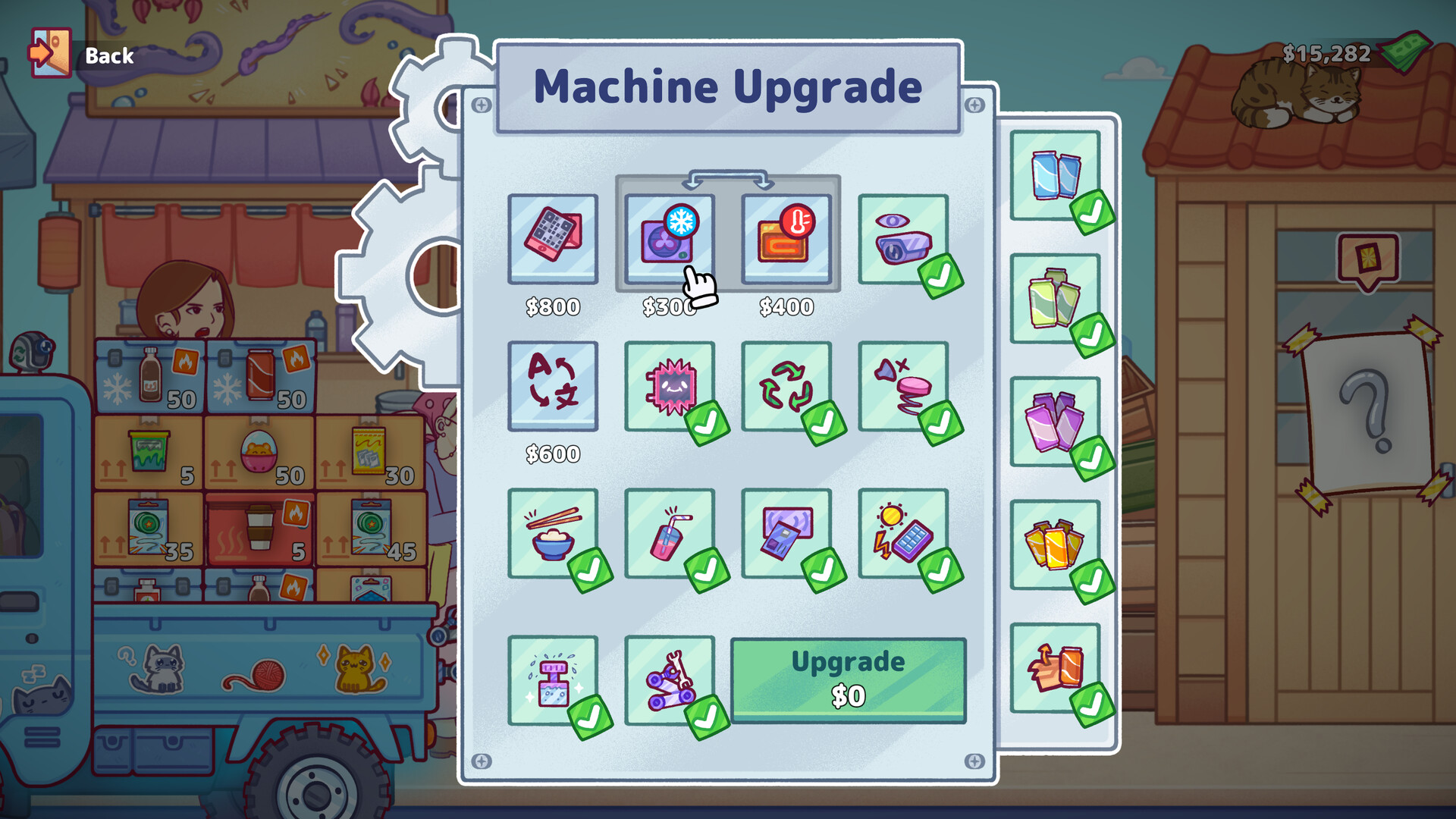The width and height of the screenshot is (1456, 819).
Task: Purchase the QR code keypad upgrade for $800
Action: [553, 240]
